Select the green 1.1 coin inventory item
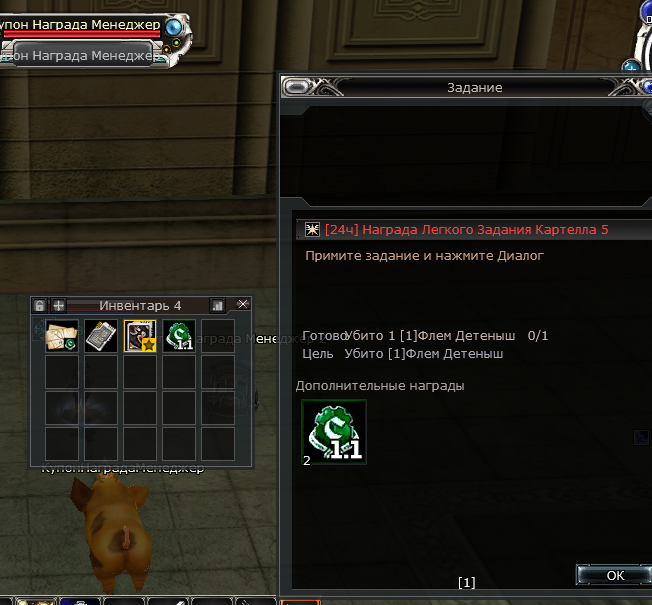 tap(178, 336)
